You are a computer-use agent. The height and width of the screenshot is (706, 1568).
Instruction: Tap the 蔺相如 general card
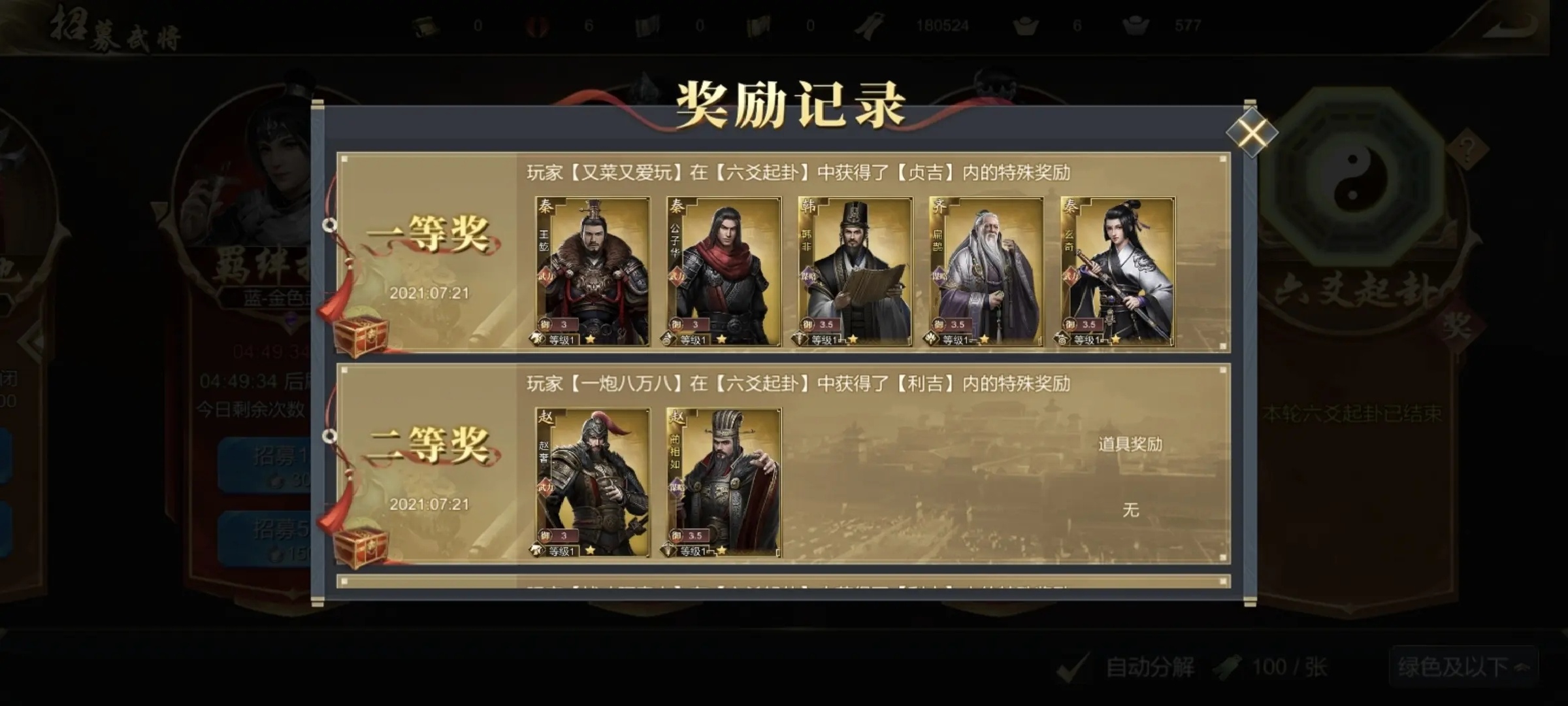pos(724,482)
